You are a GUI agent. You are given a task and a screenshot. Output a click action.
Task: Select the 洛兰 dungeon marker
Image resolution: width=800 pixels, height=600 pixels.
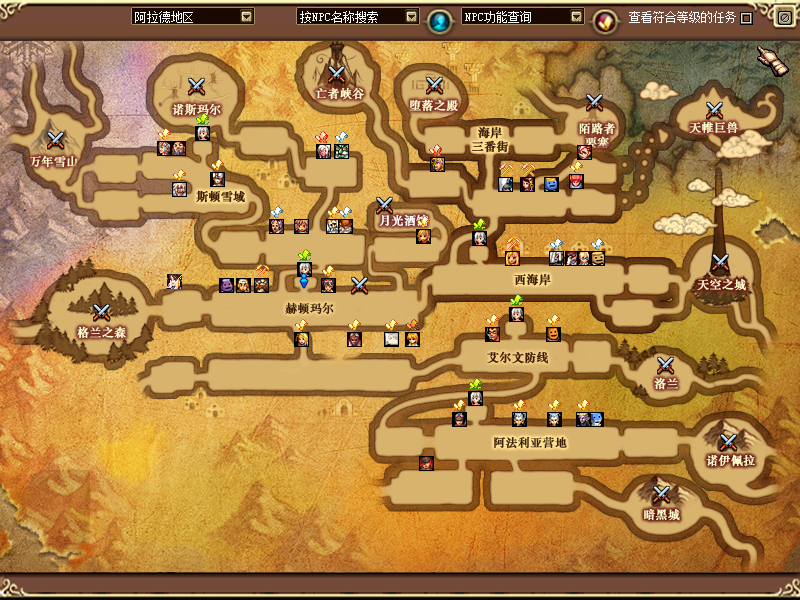click(x=666, y=365)
